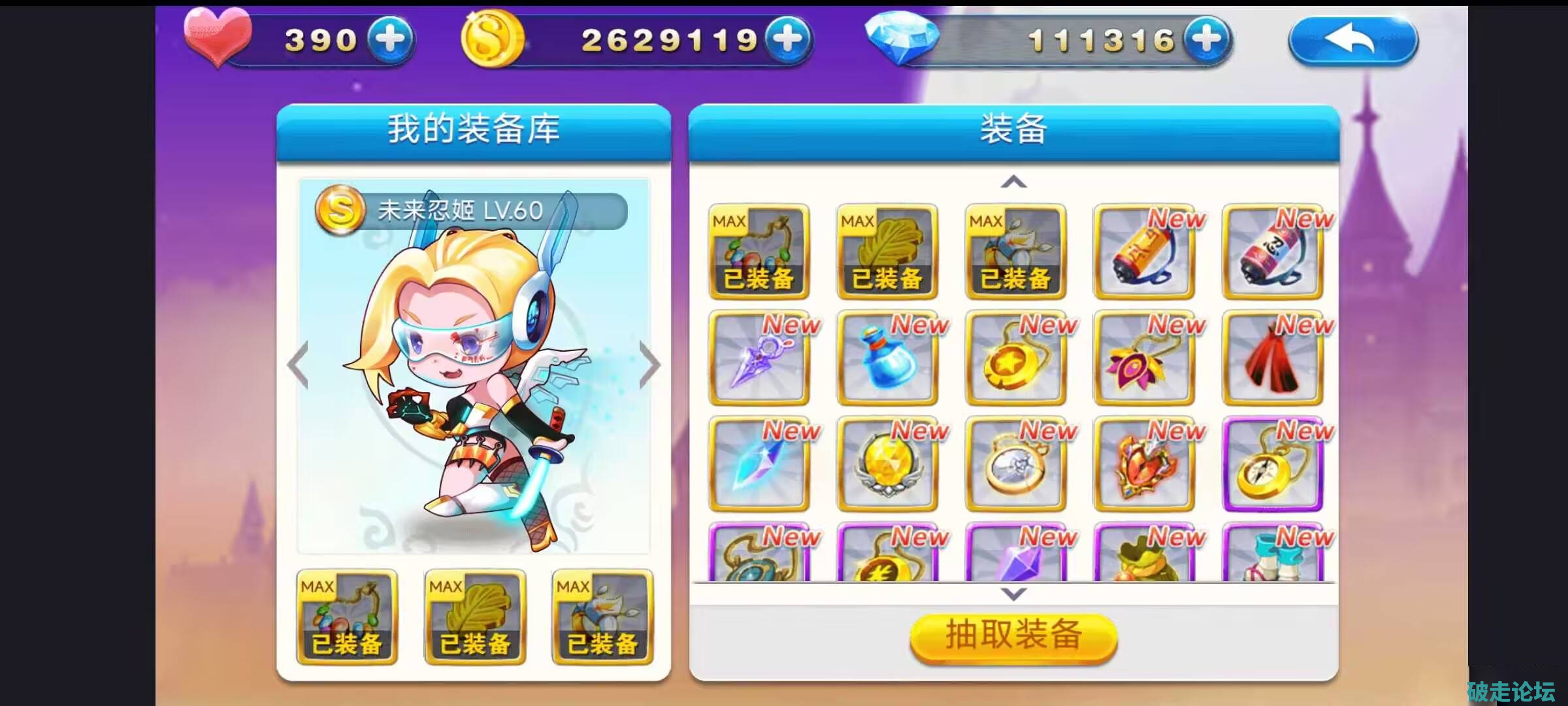This screenshot has height=706, width=1568.
Task: Select the silver pocket watch item
Action: pyautogui.click(x=1015, y=464)
